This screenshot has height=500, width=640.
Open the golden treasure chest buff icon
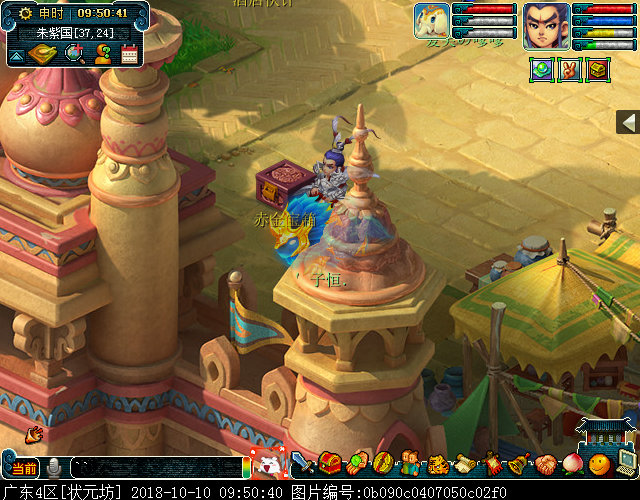coord(598,70)
